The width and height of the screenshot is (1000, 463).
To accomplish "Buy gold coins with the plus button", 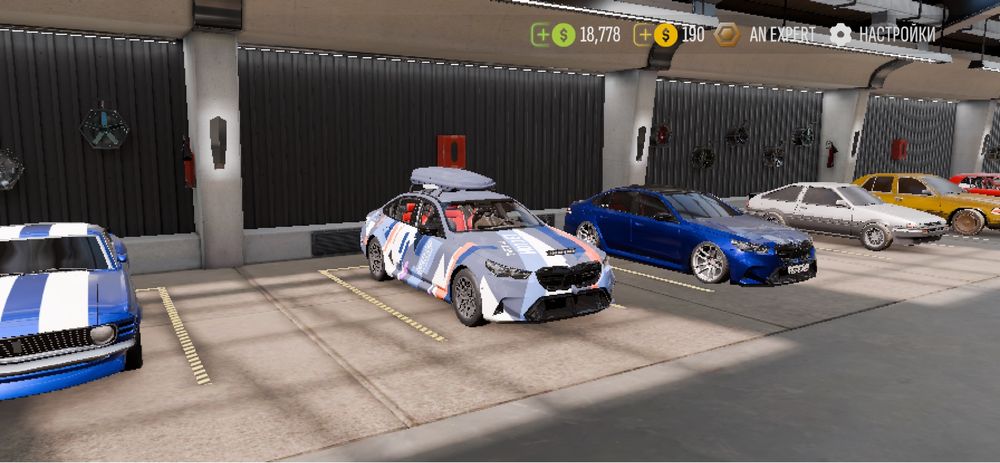I will [644, 35].
